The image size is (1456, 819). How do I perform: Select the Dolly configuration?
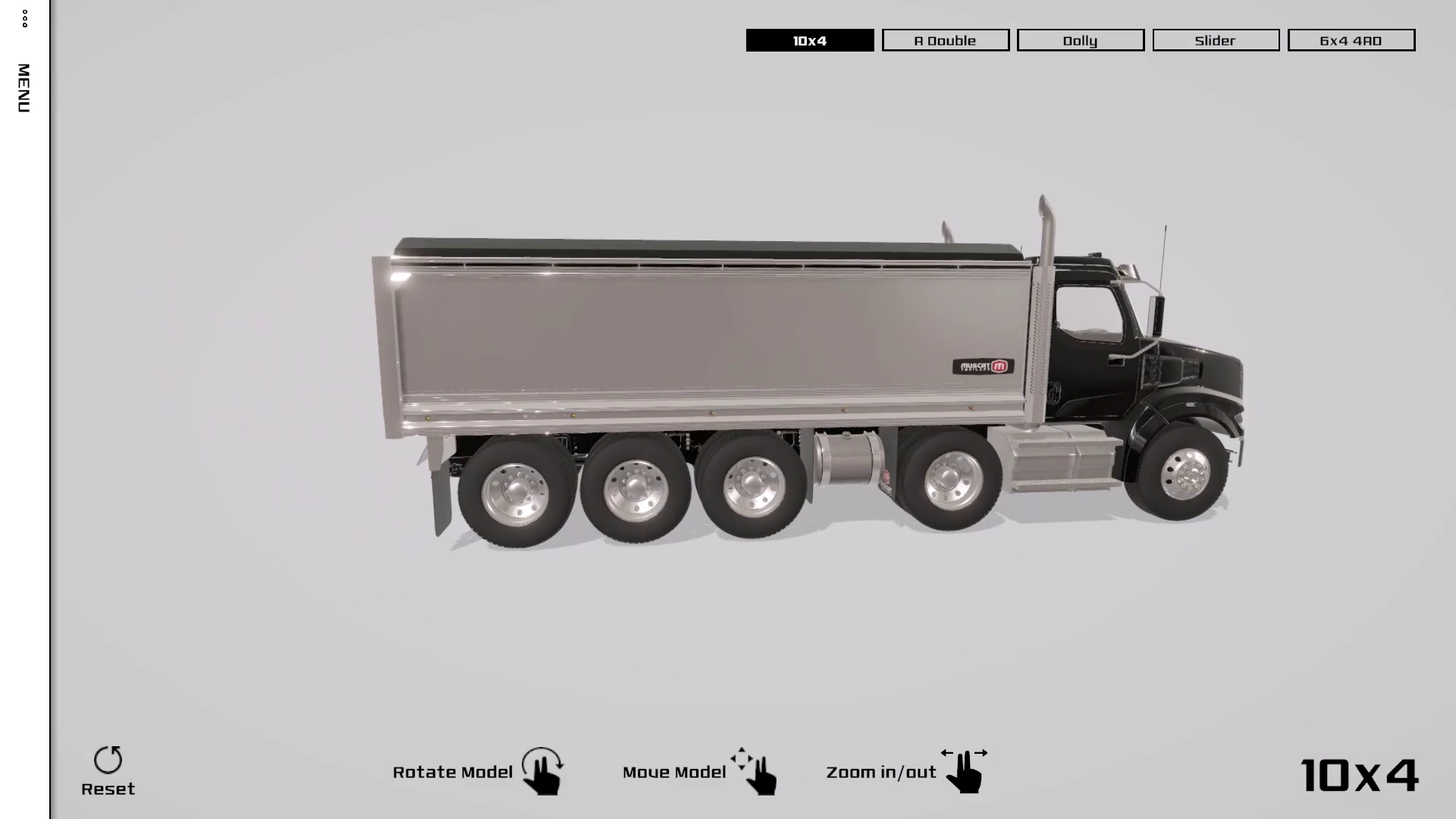(1080, 40)
